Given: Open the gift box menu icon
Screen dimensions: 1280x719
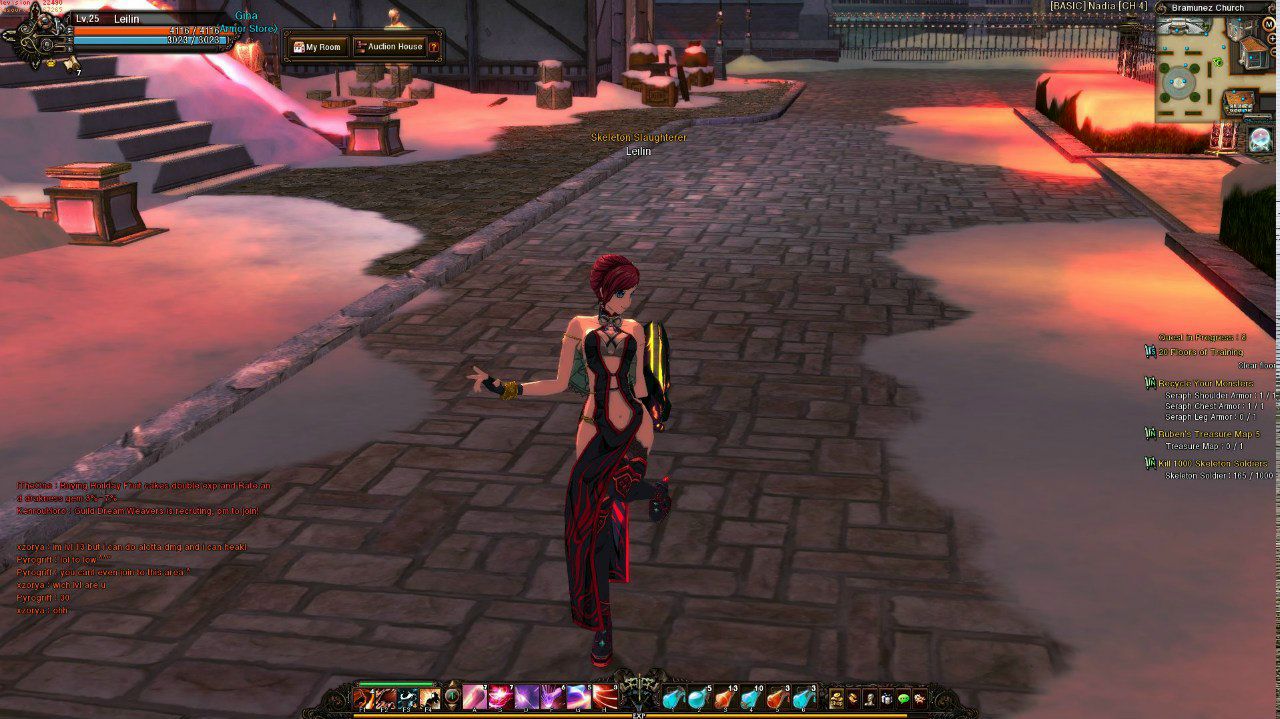Looking at the screenshot, I should coord(887,699).
